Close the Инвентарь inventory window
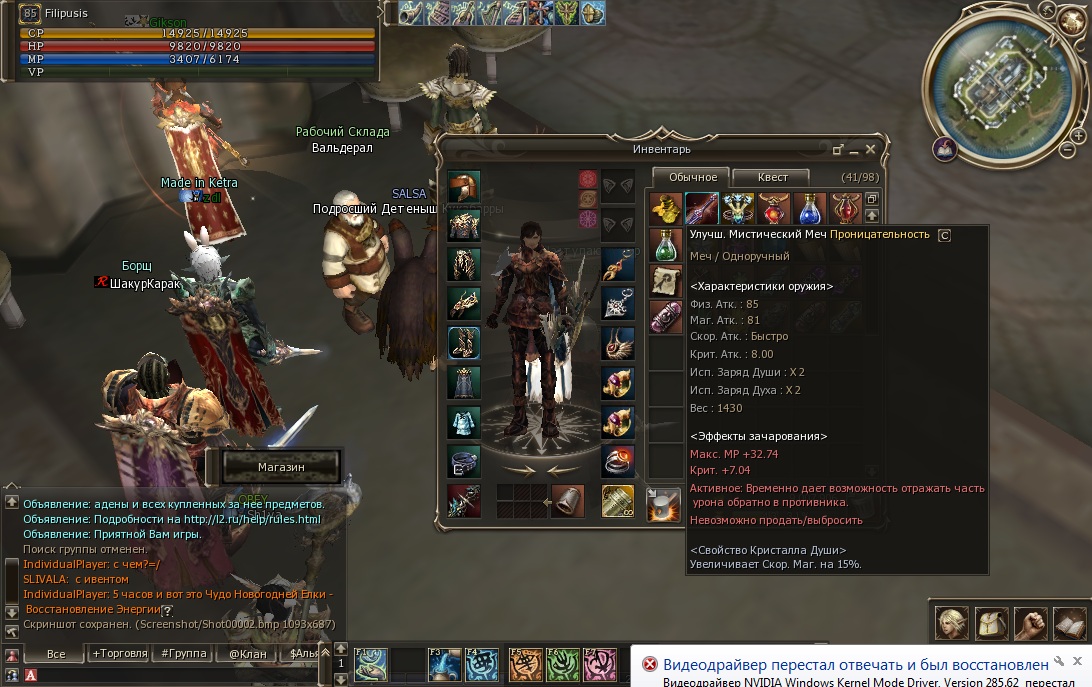 (870, 149)
